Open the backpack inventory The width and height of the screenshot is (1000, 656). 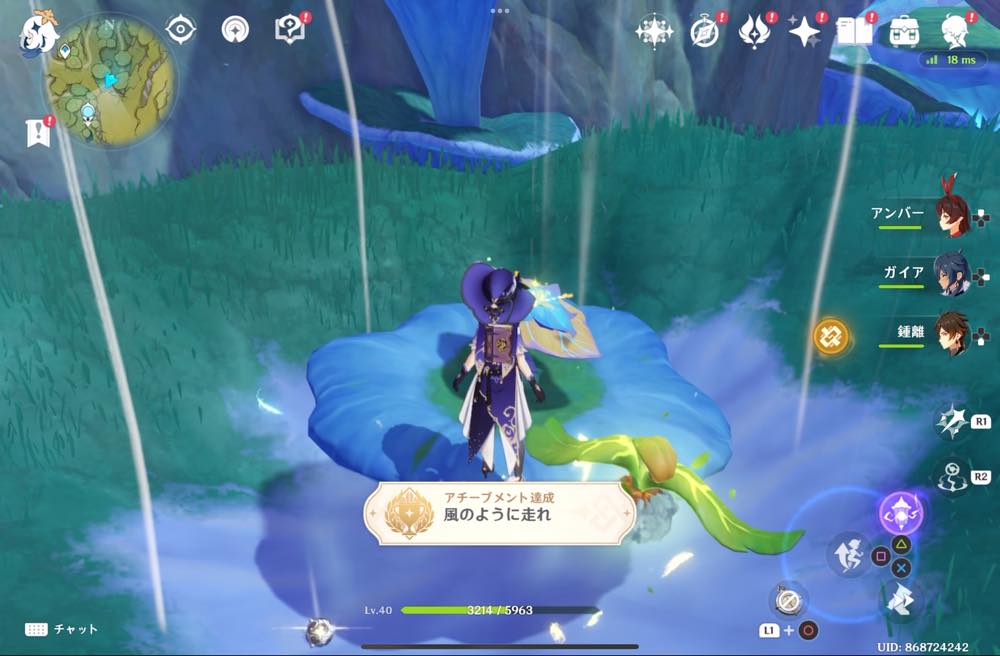905,31
